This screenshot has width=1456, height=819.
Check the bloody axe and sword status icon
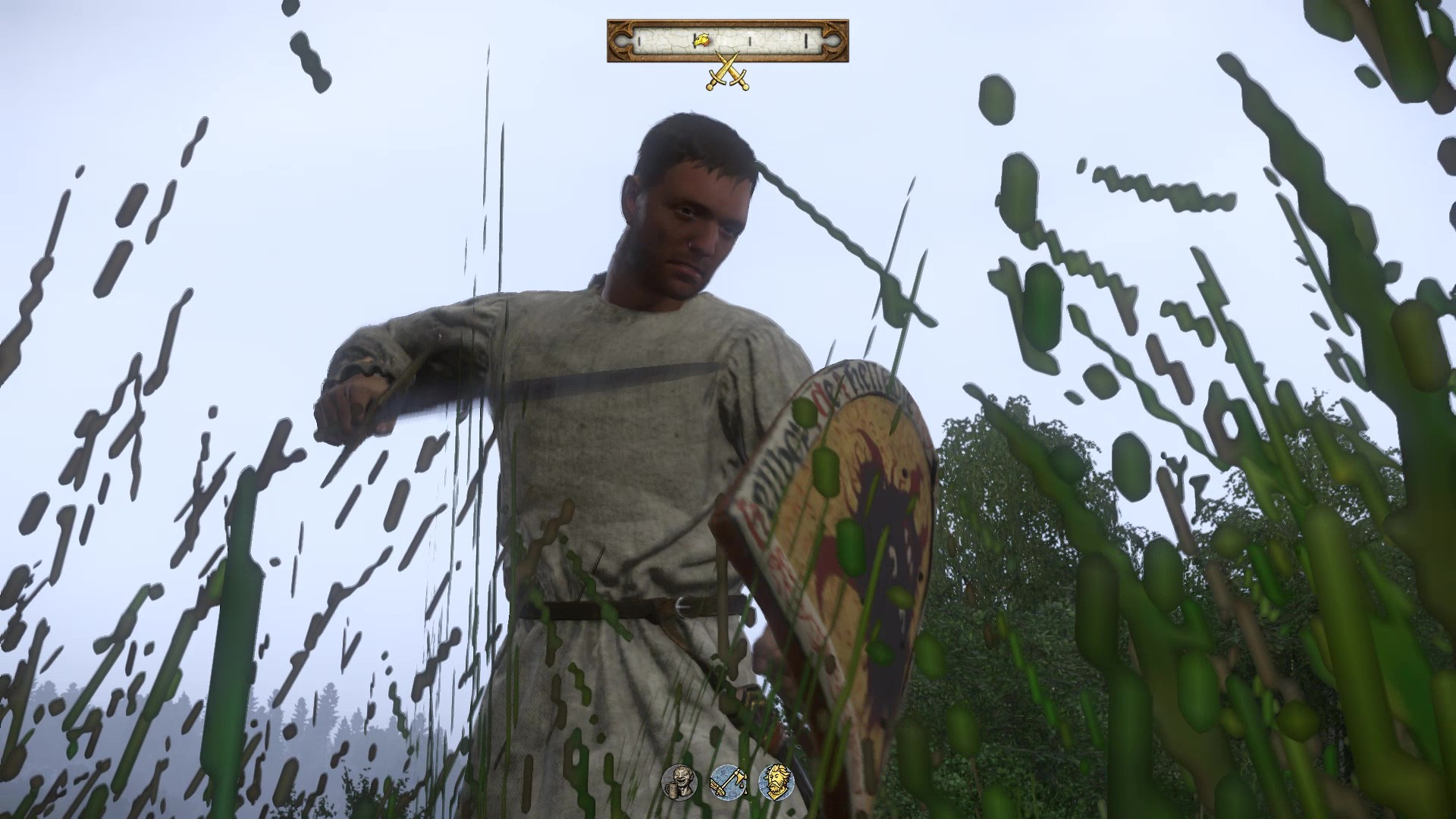click(x=726, y=781)
